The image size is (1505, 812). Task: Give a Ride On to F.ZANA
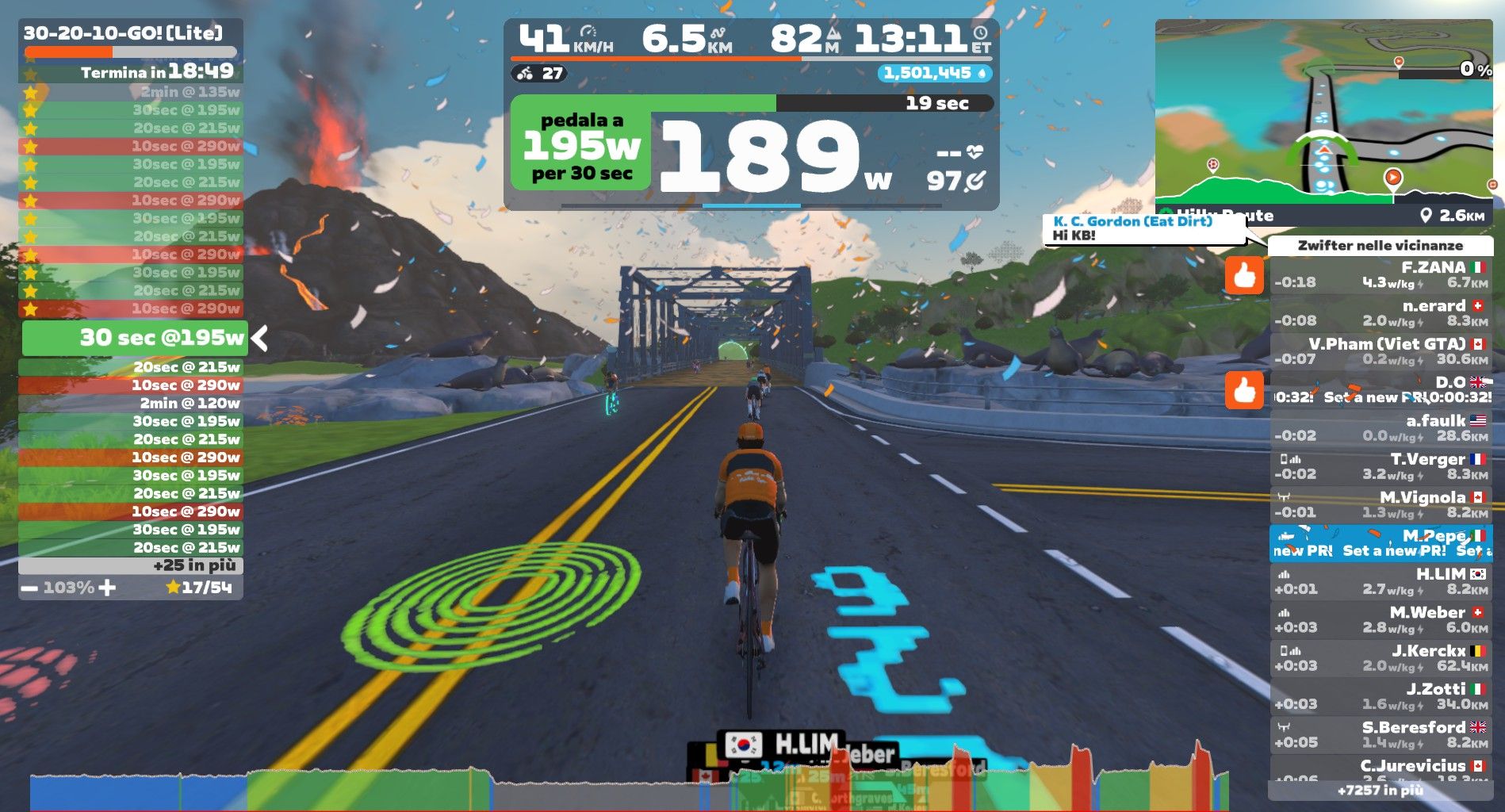coord(1243,275)
